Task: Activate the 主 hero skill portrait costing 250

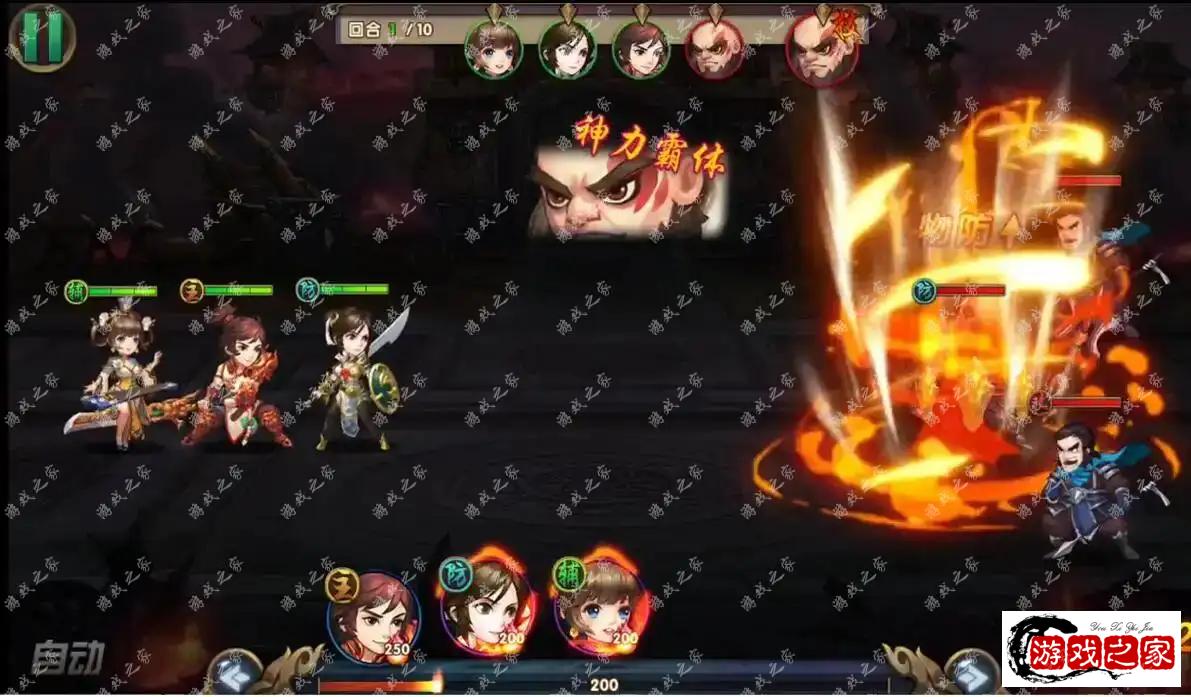Action: tap(373, 617)
